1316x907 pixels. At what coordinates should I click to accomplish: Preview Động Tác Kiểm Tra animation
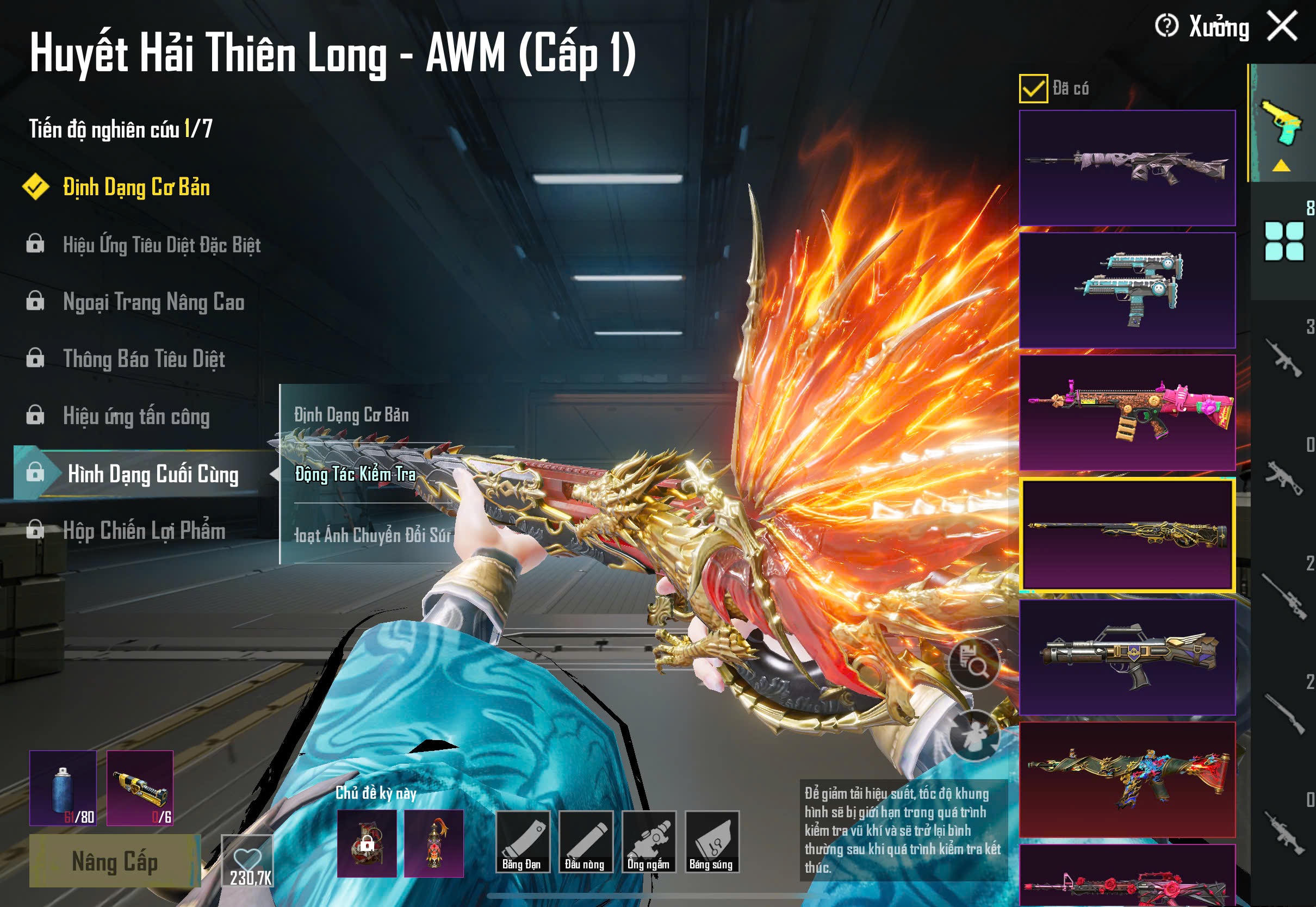(x=356, y=475)
